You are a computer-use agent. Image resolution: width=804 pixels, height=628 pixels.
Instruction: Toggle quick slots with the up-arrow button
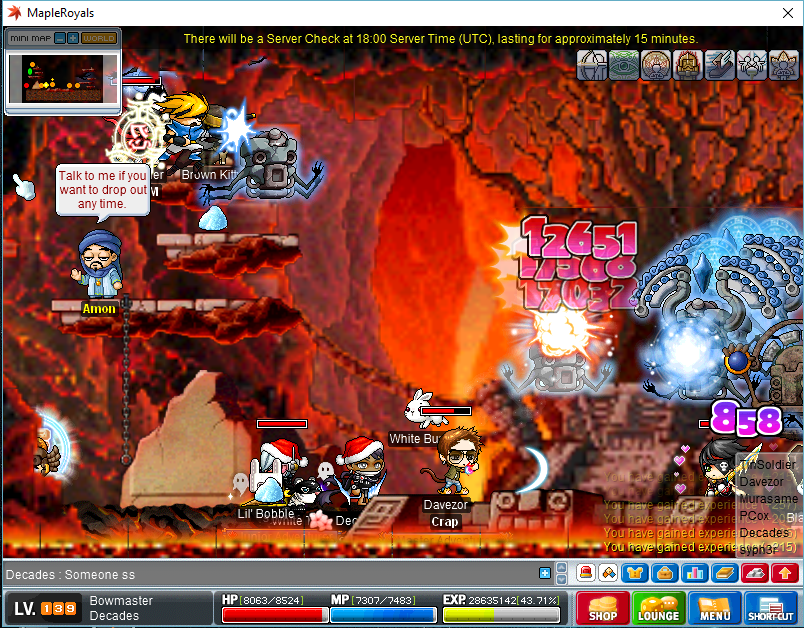[785, 573]
